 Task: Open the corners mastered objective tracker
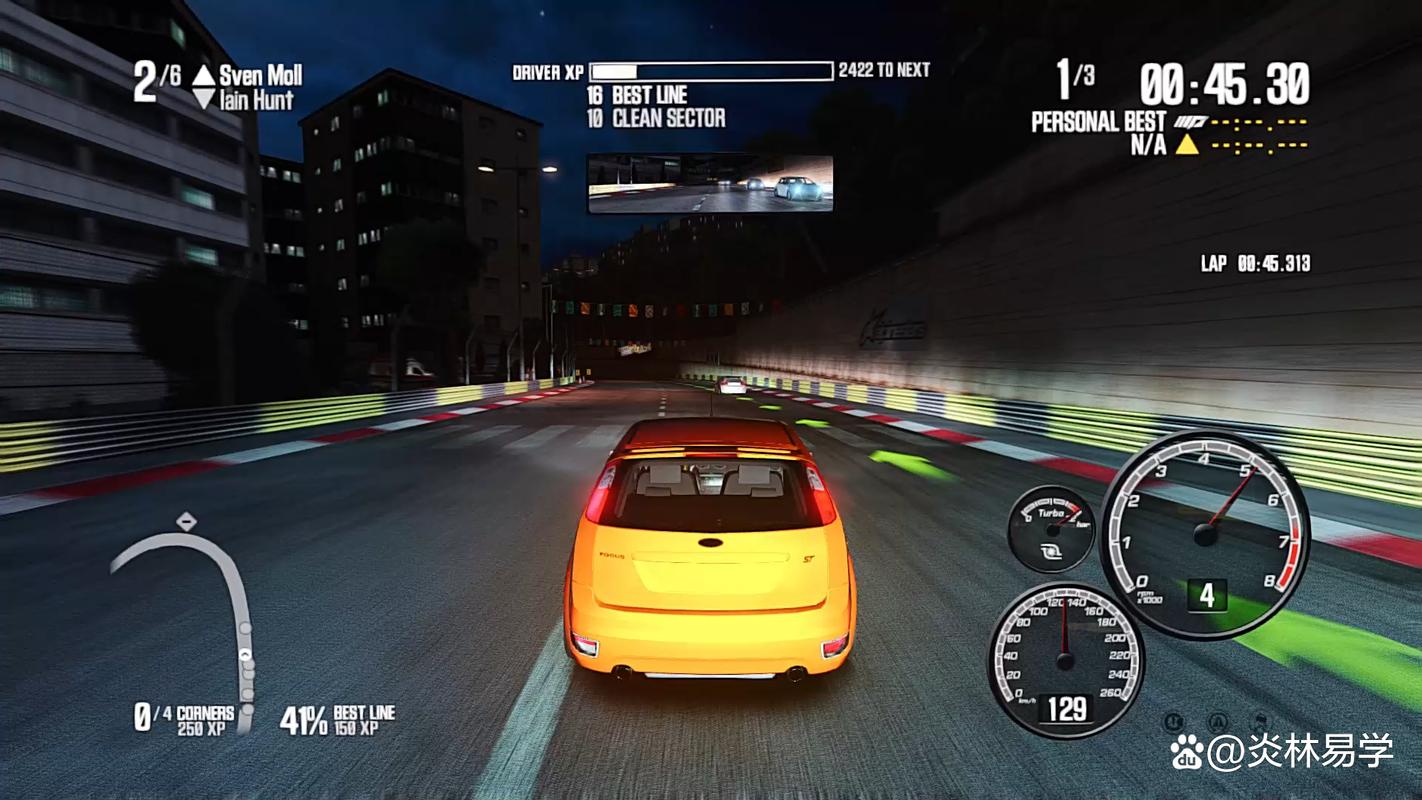(x=185, y=719)
